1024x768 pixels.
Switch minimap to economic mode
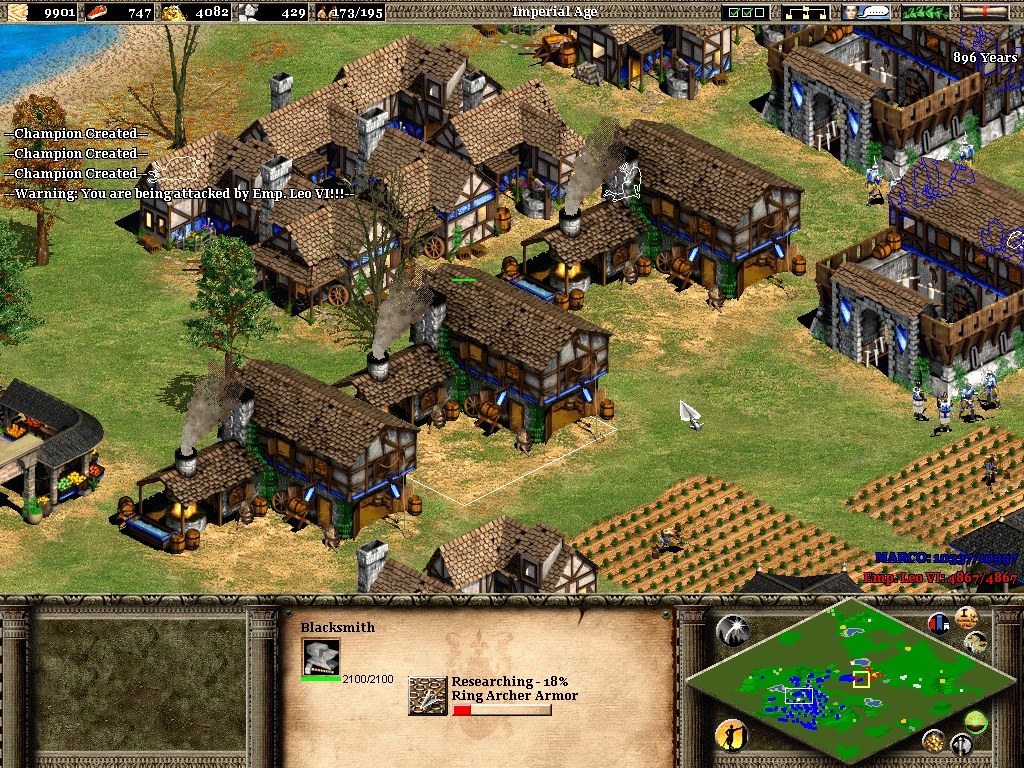(934, 740)
